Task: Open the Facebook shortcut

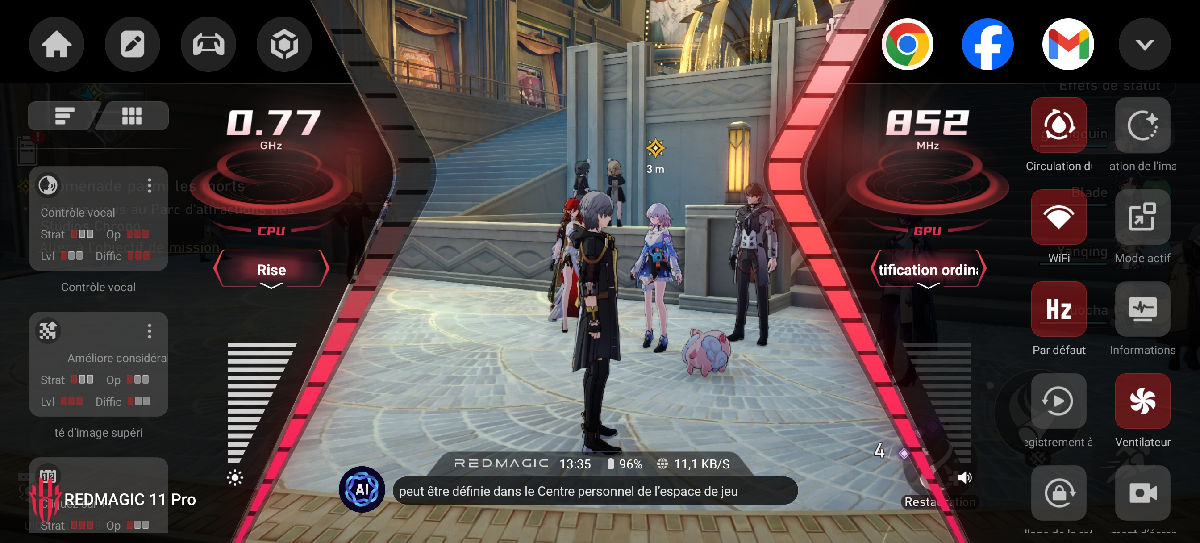Action: tap(987, 45)
